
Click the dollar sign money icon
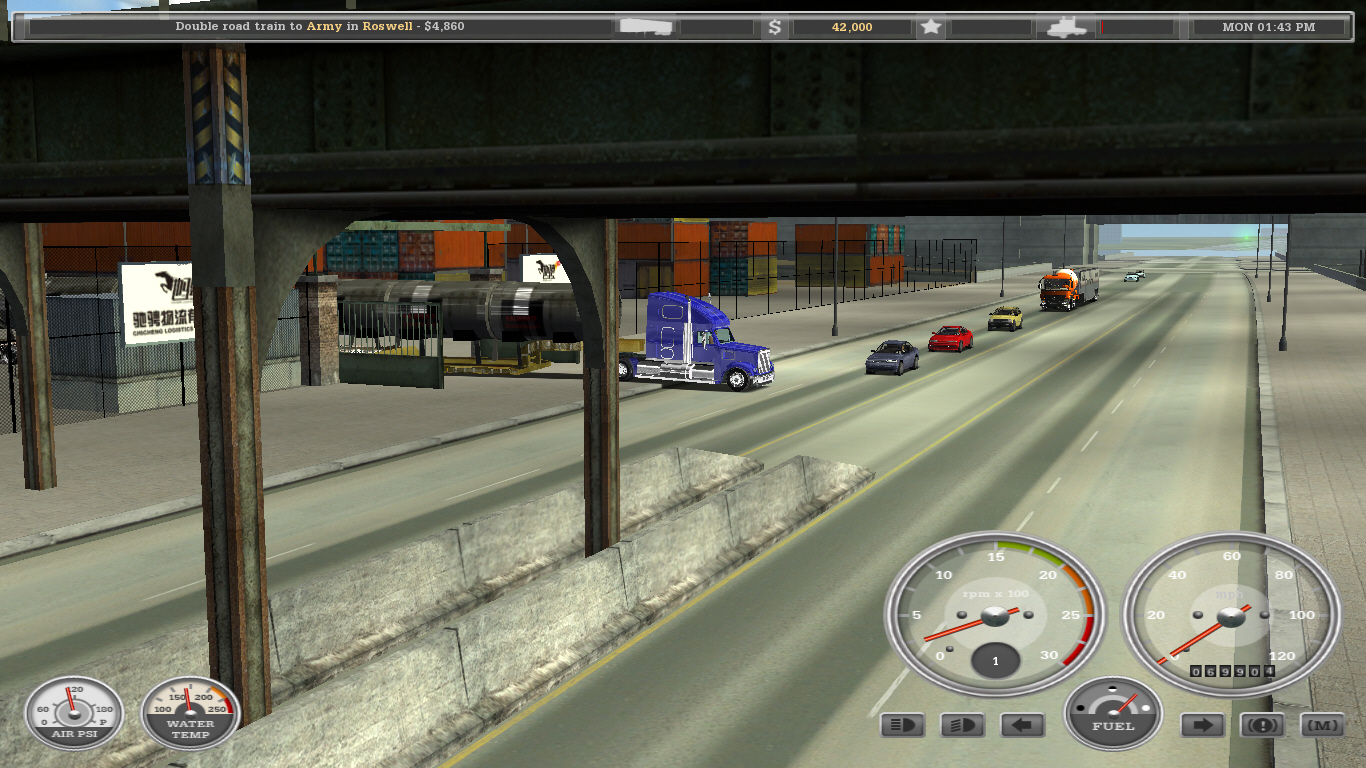775,27
